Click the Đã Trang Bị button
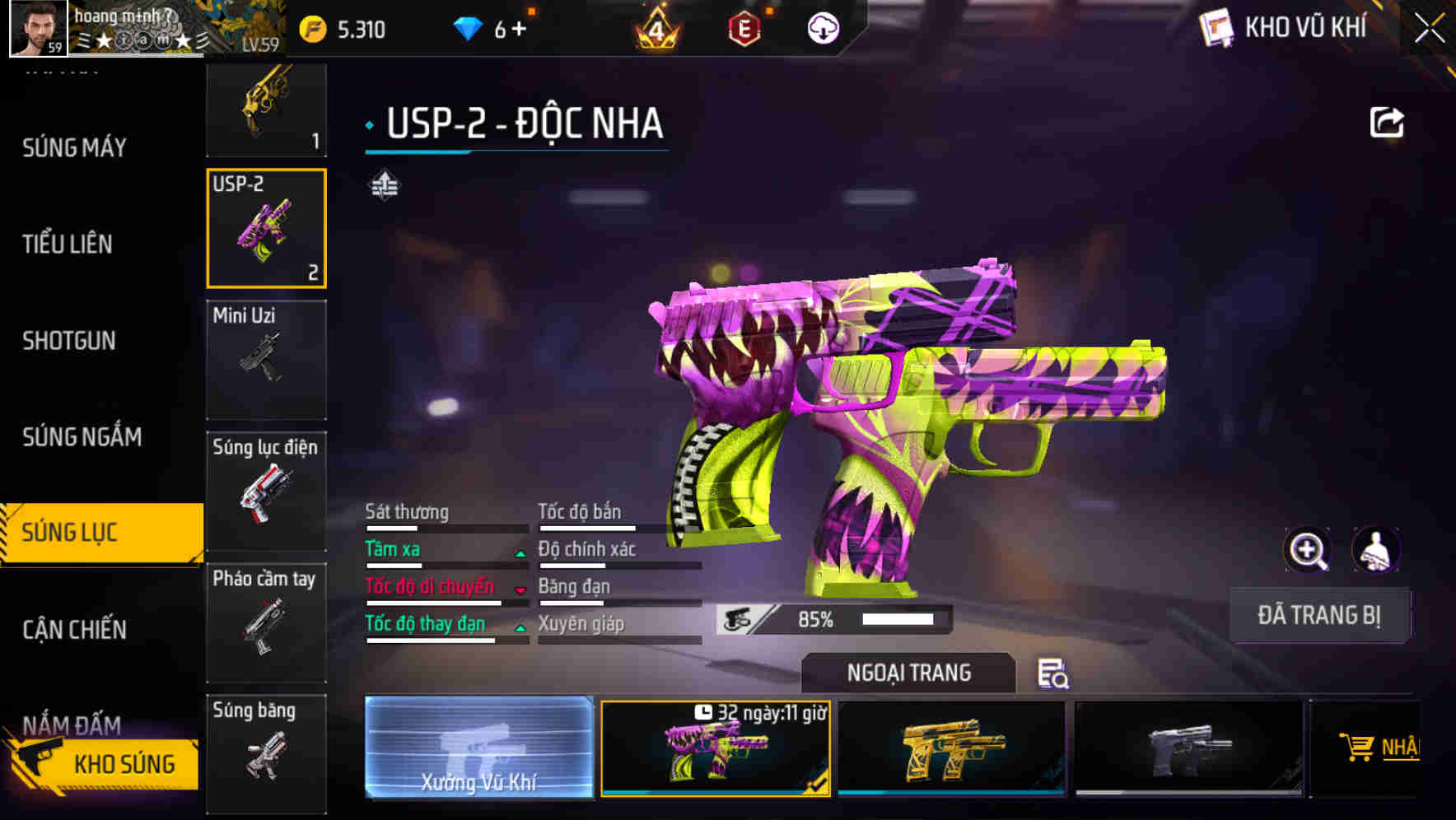 tap(1319, 615)
